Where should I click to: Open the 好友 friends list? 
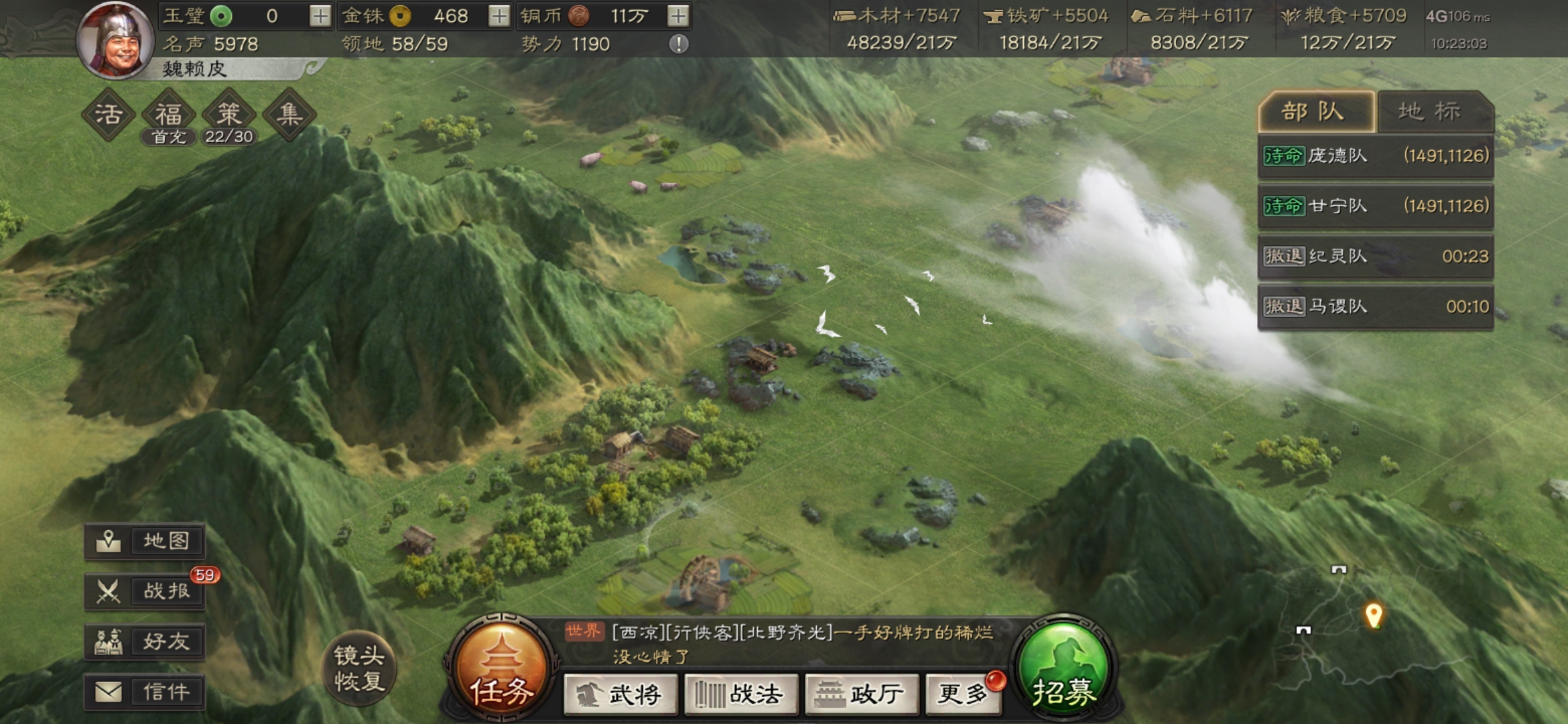(145, 642)
